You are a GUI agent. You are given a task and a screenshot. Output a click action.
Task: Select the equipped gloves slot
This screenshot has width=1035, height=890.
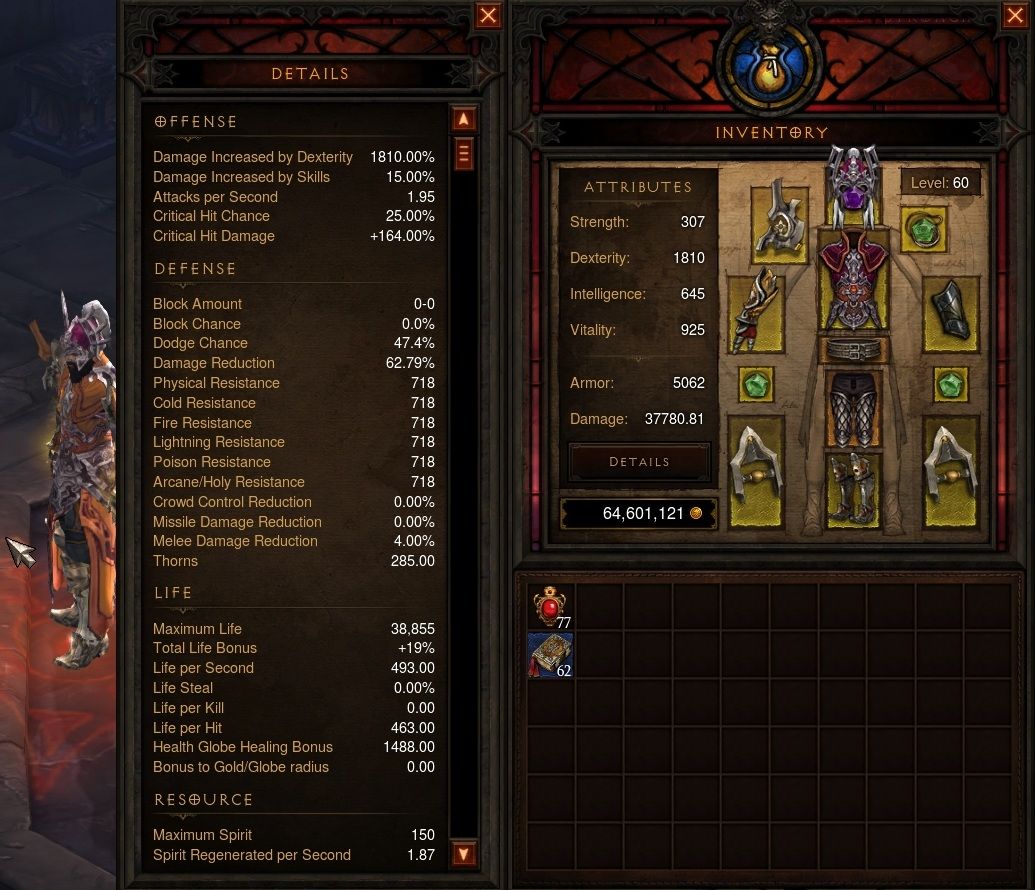tap(757, 311)
